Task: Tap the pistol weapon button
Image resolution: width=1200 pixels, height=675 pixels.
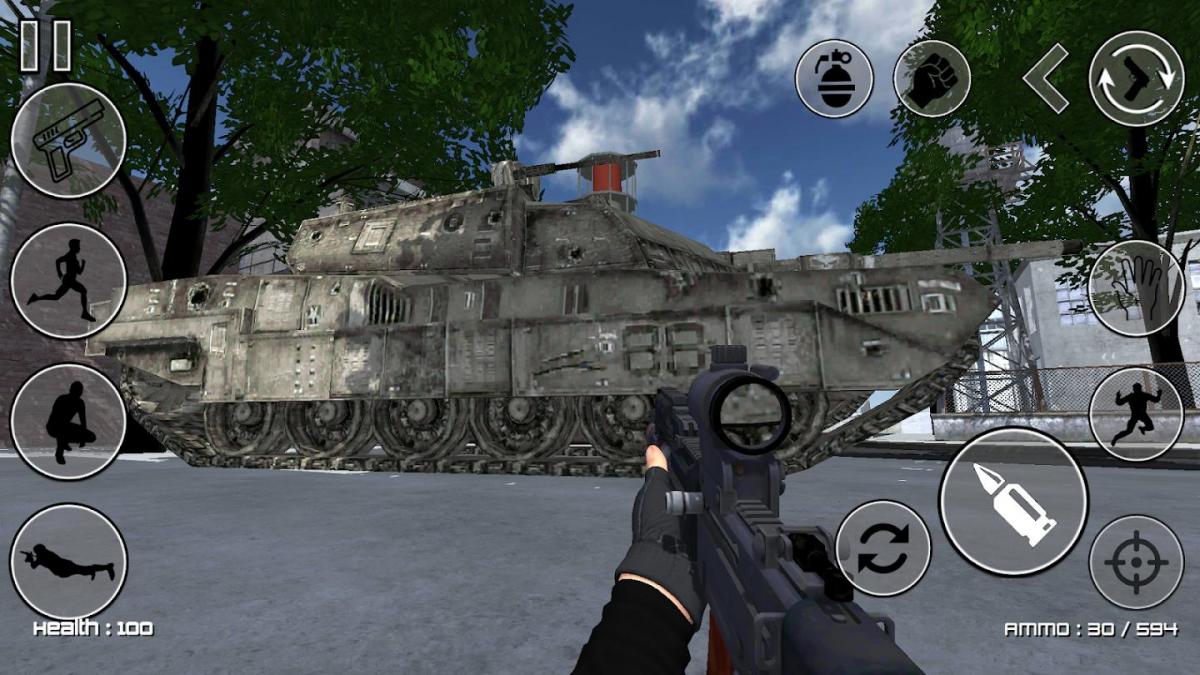Action: pyautogui.click(x=68, y=141)
